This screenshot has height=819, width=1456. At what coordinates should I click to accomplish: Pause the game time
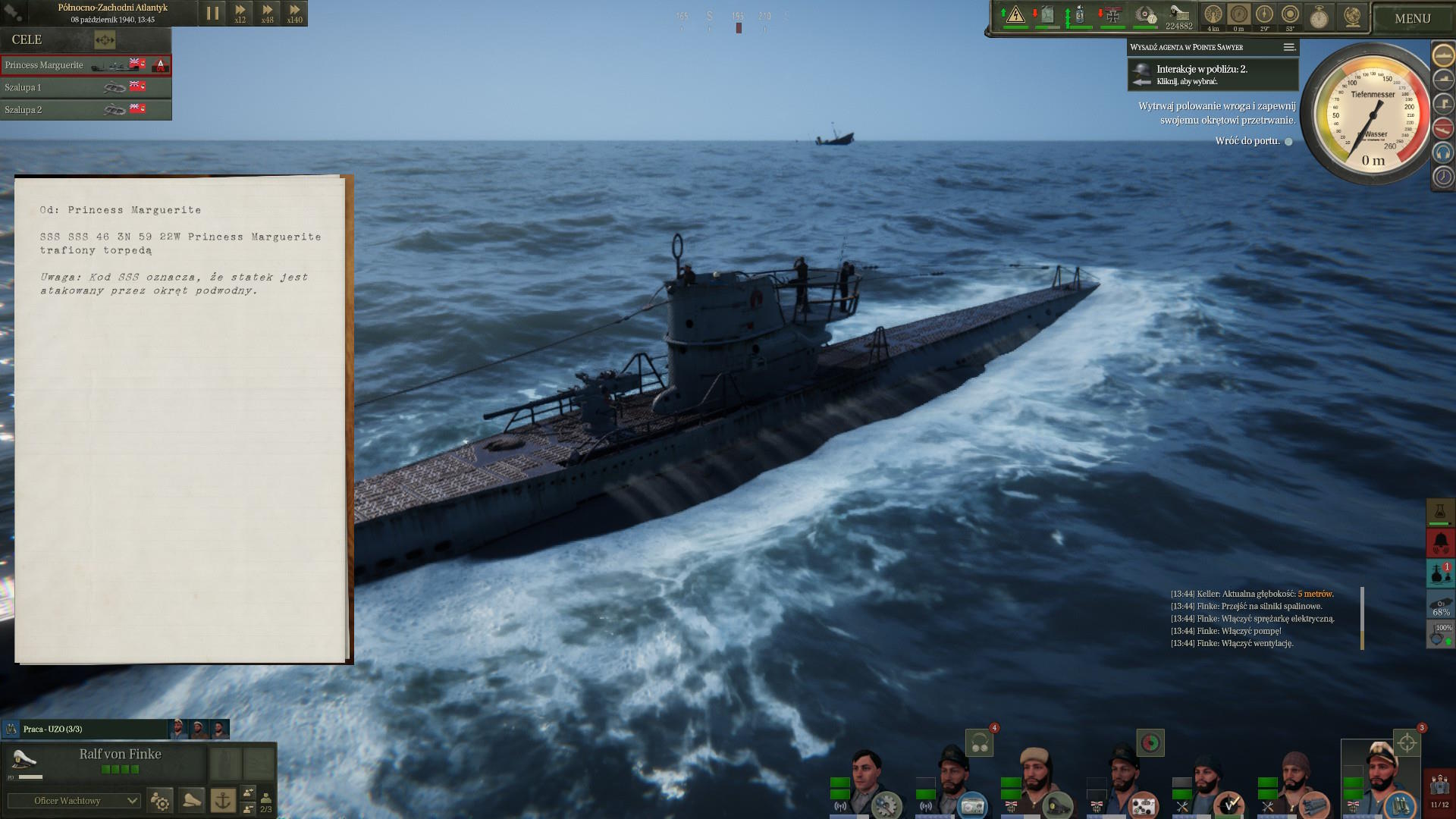pyautogui.click(x=212, y=13)
